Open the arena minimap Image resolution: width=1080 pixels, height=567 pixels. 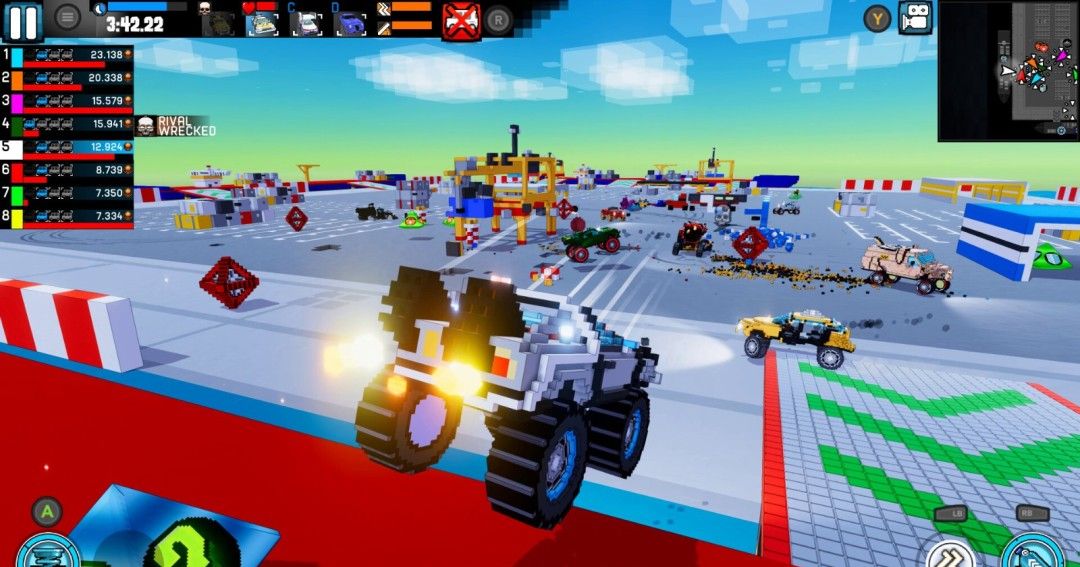1008,70
